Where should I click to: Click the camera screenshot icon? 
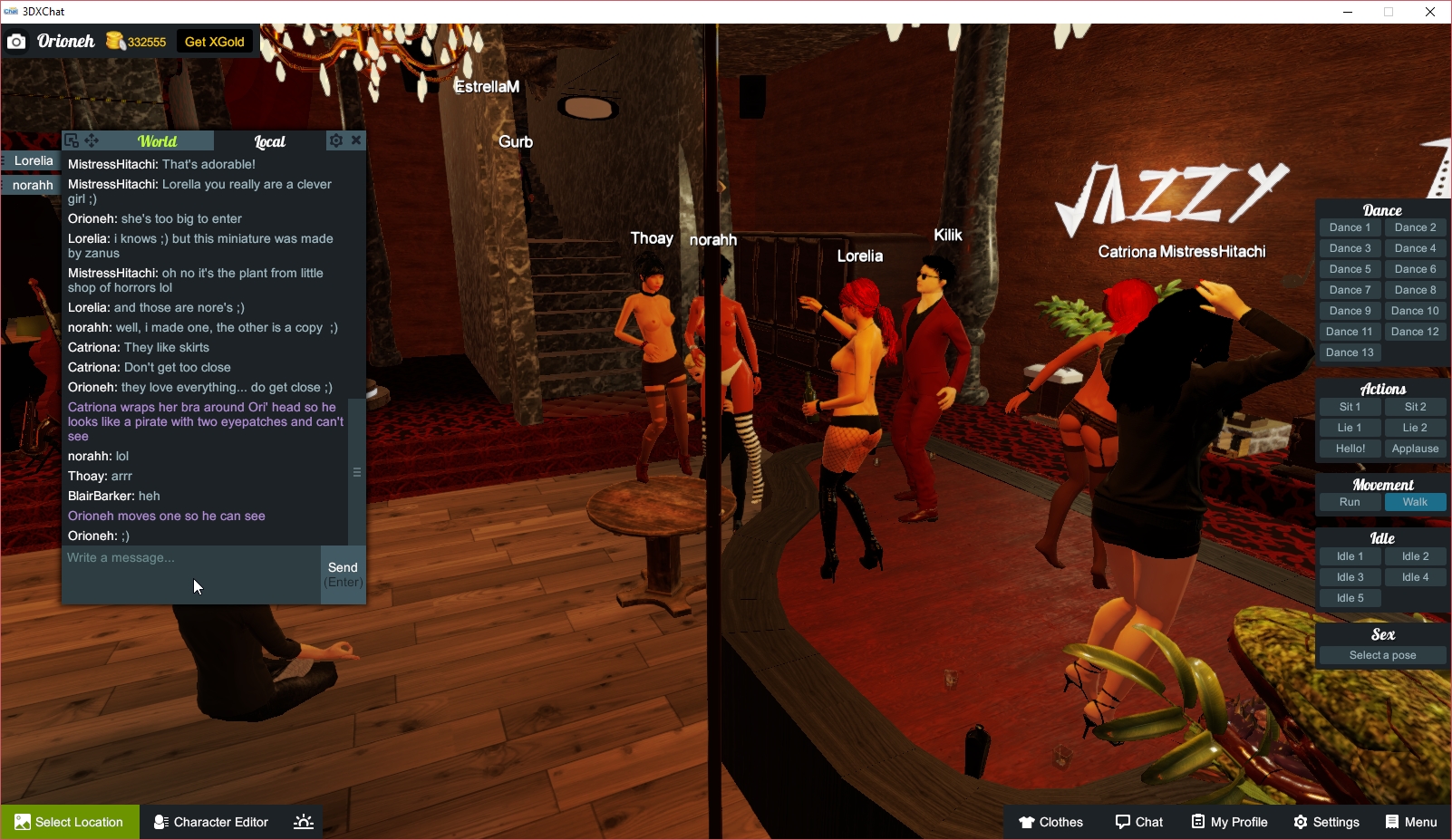tap(15, 41)
